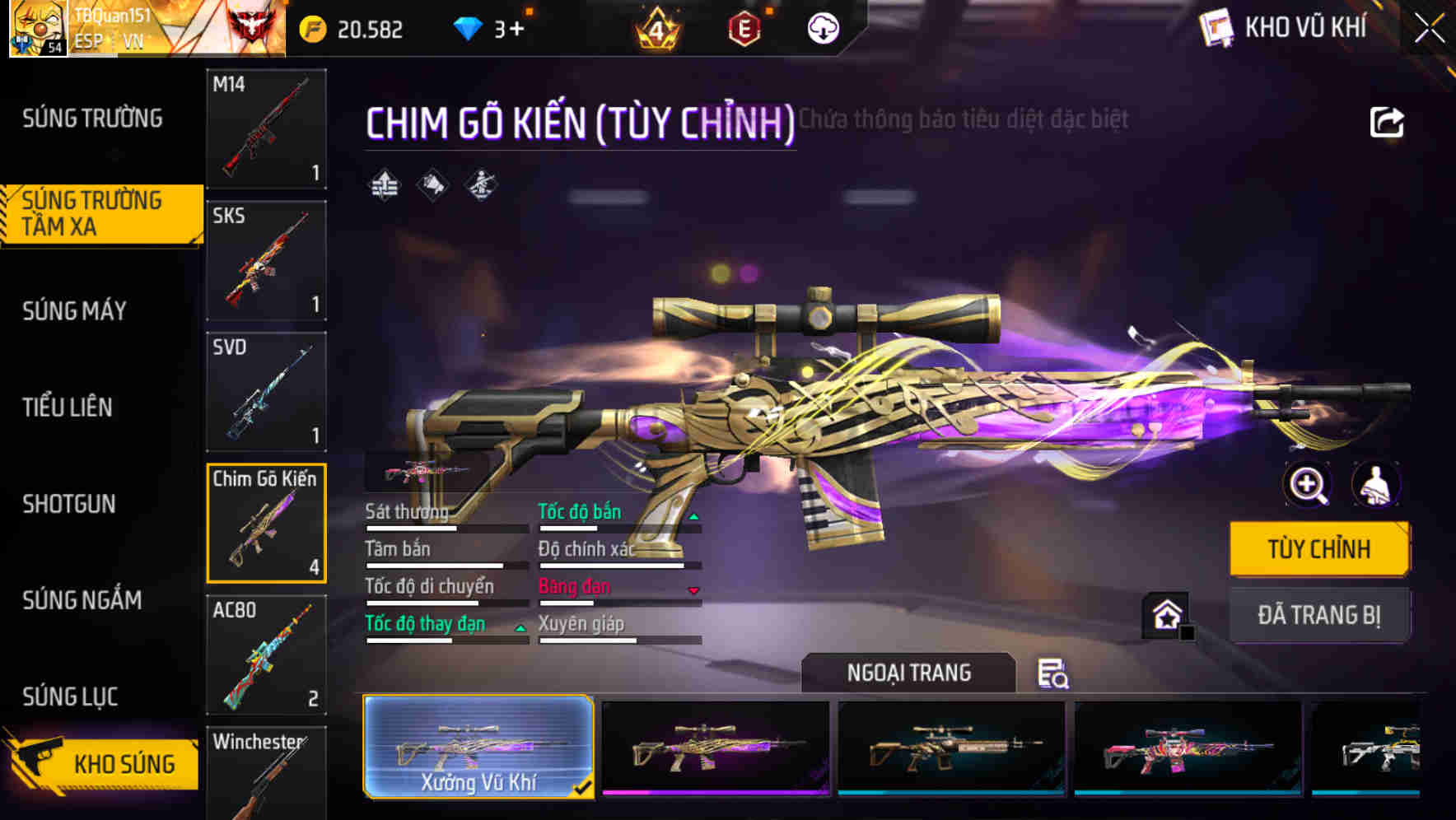Click the ĐÃ TRANG BỊ button
Image resolution: width=1456 pixels, height=820 pixels.
click(1319, 616)
